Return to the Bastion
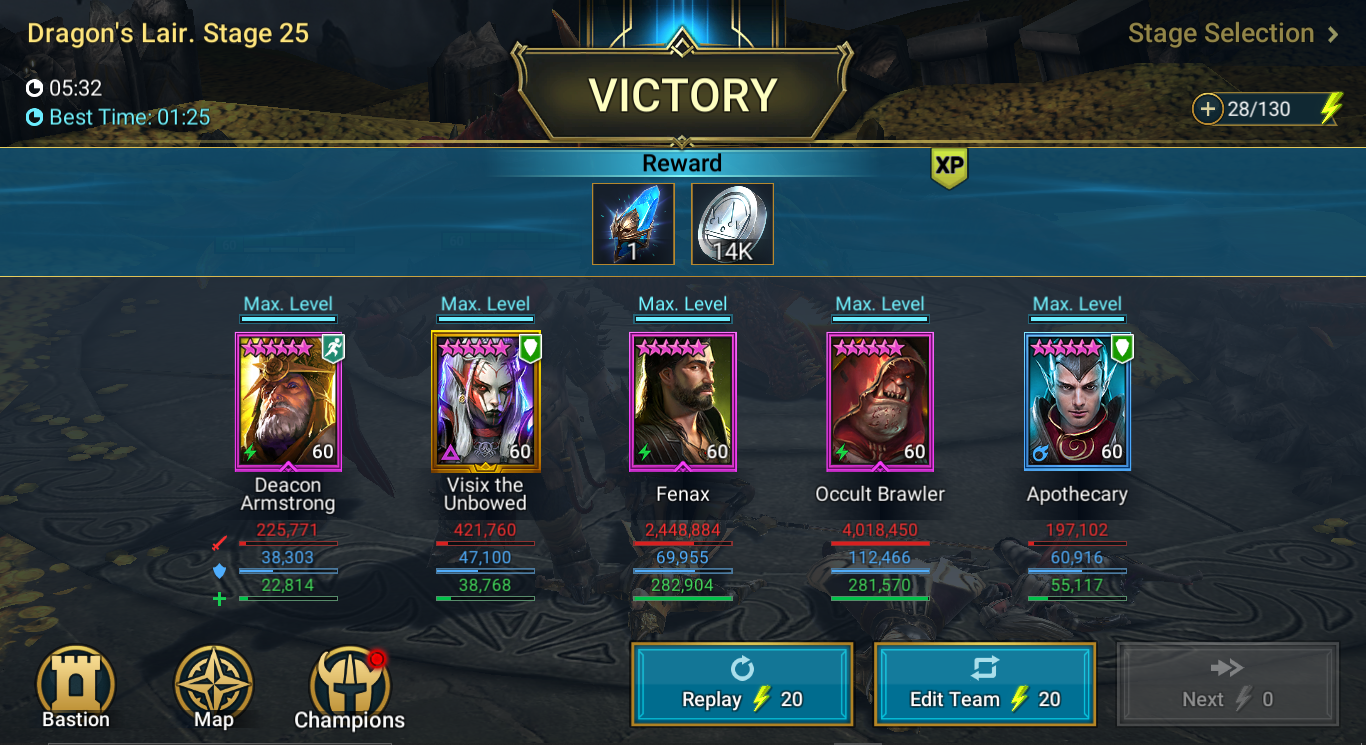This screenshot has height=745, width=1366. coord(76,687)
